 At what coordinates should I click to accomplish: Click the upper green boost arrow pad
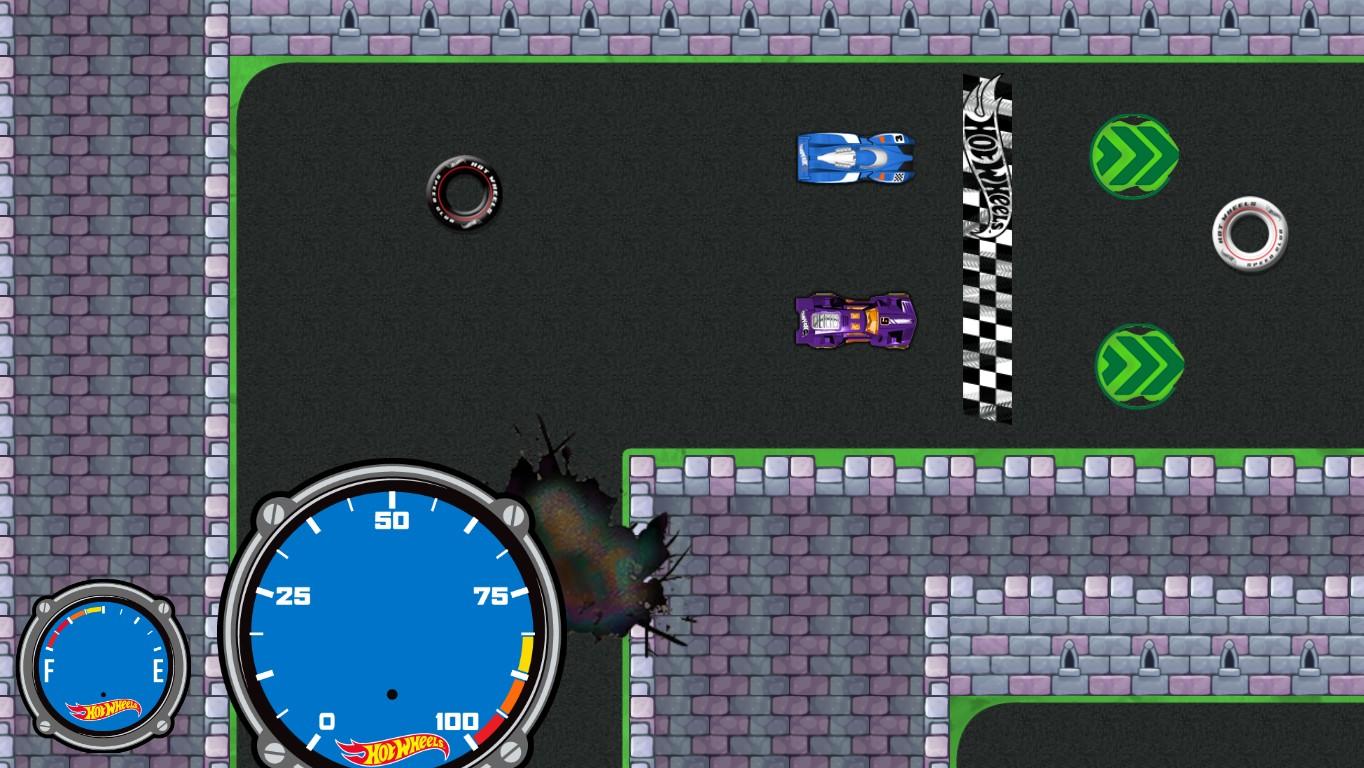click(1133, 155)
